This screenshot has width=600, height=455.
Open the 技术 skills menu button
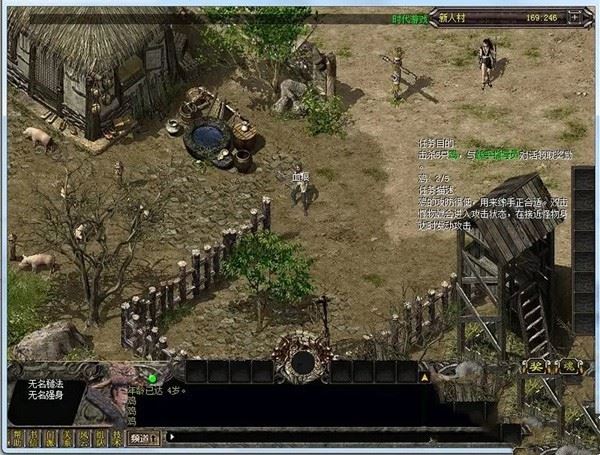(115, 437)
